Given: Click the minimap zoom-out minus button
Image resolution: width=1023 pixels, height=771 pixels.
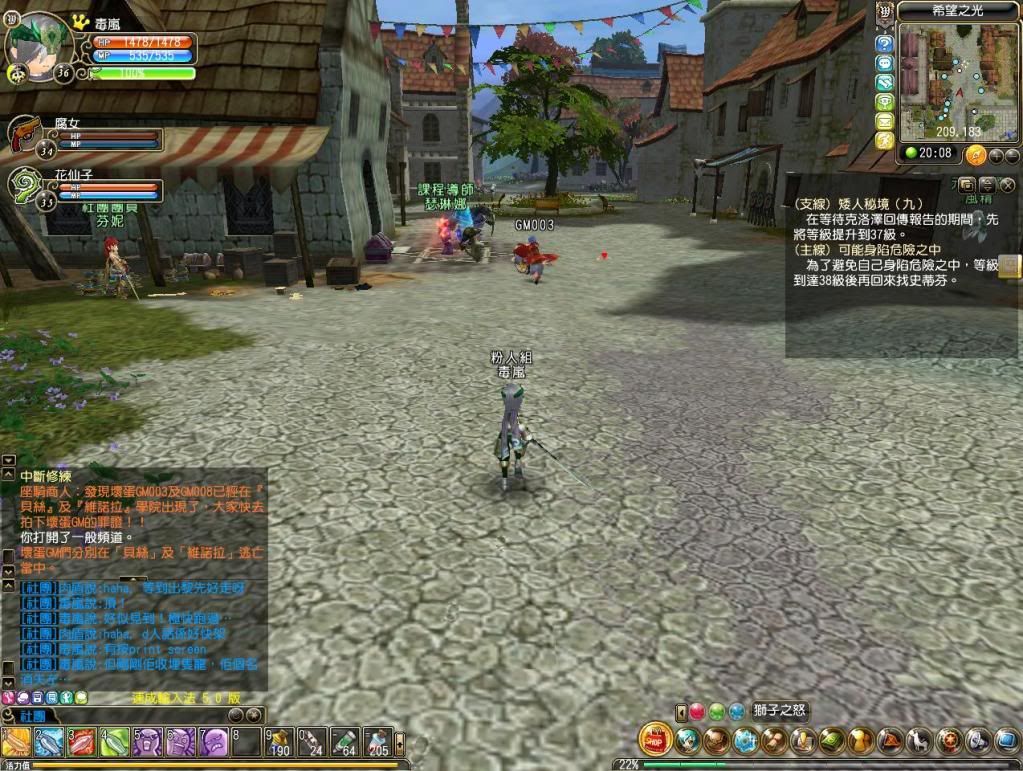Looking at the screenshot, I should coord(1012,156).
